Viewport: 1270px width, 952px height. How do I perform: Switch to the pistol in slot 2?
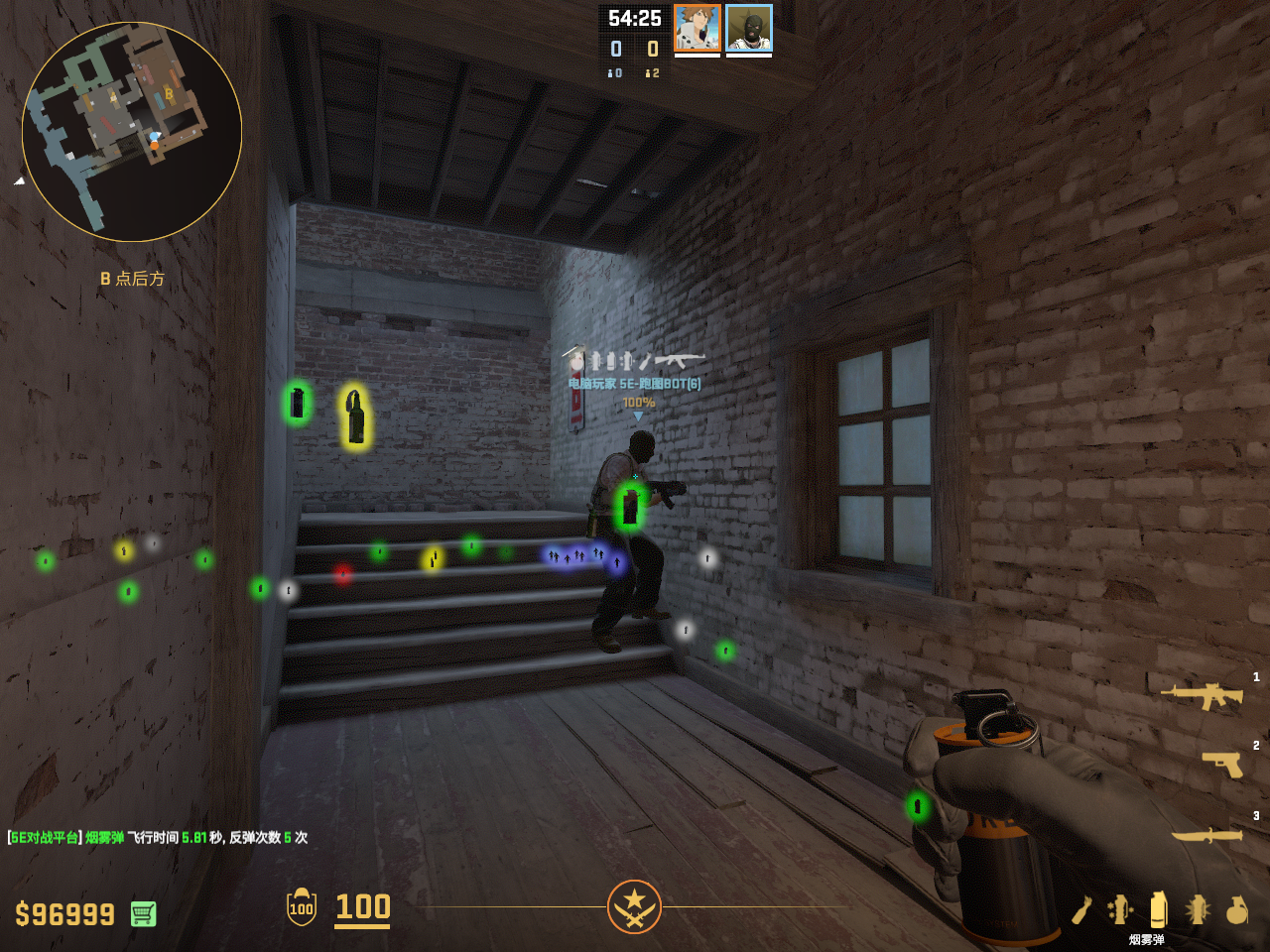(1222, 764)
